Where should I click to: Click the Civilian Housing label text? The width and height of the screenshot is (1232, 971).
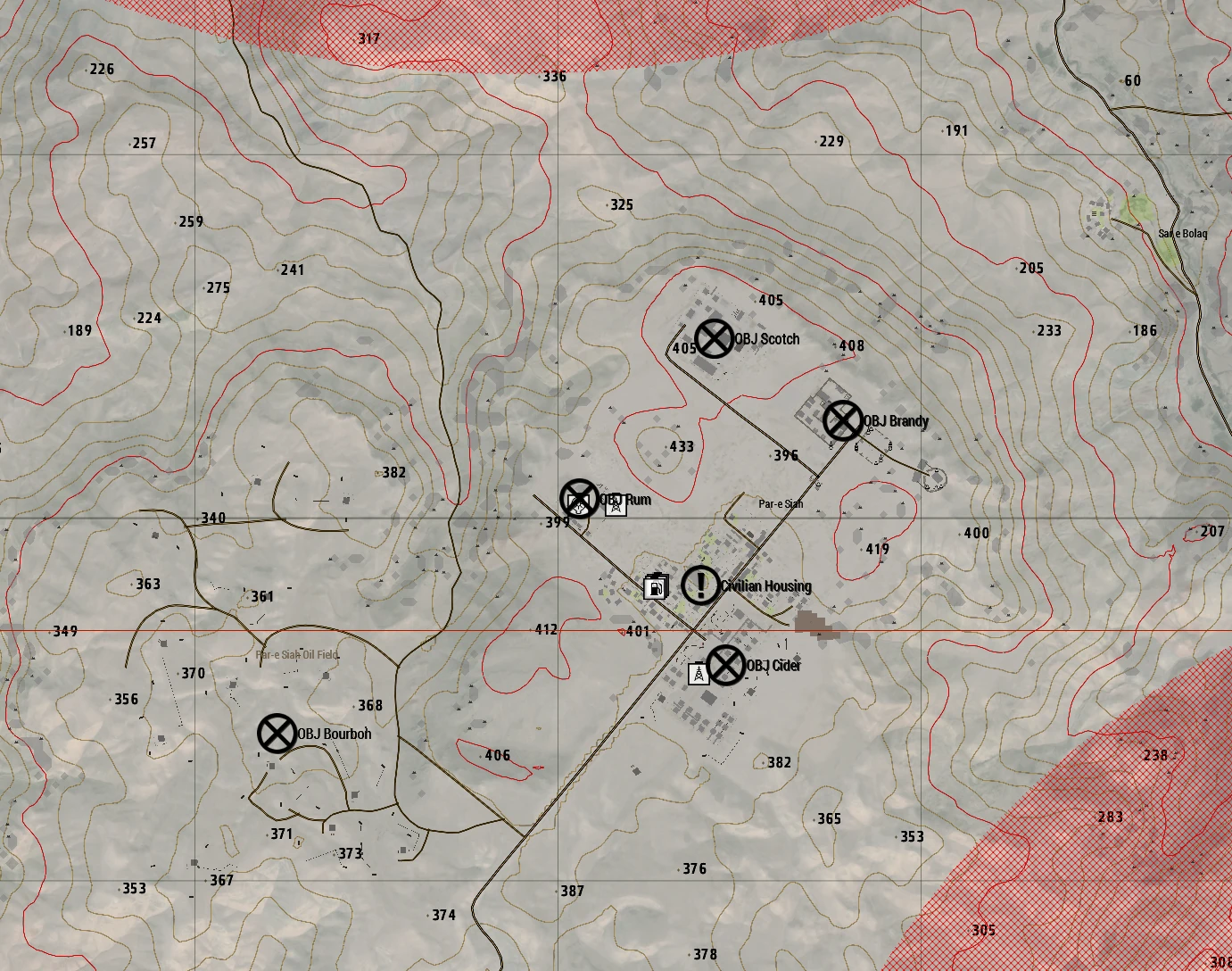[x=765, y=586]
